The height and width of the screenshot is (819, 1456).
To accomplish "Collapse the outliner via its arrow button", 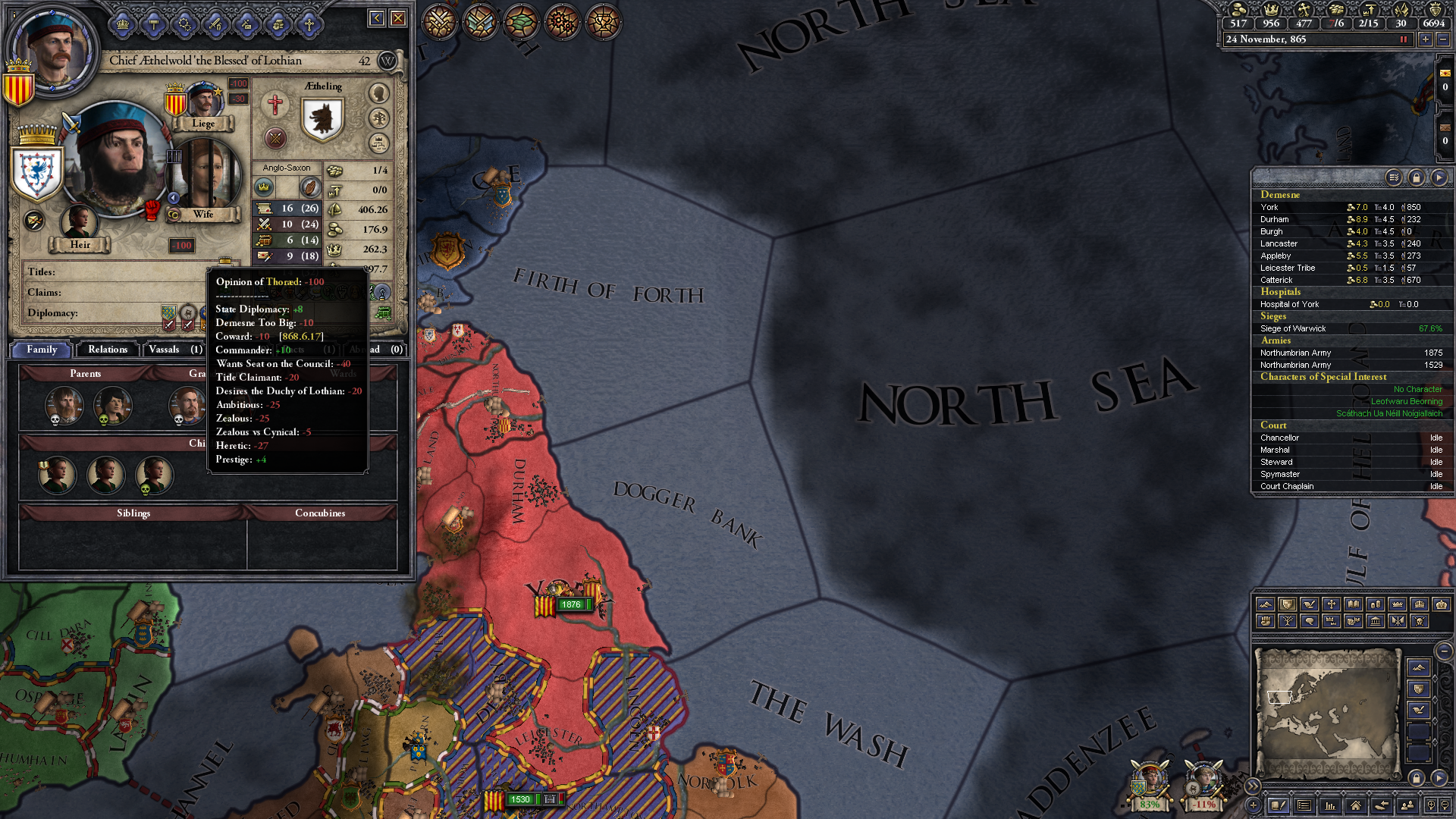I will (x=1439, y=177).
